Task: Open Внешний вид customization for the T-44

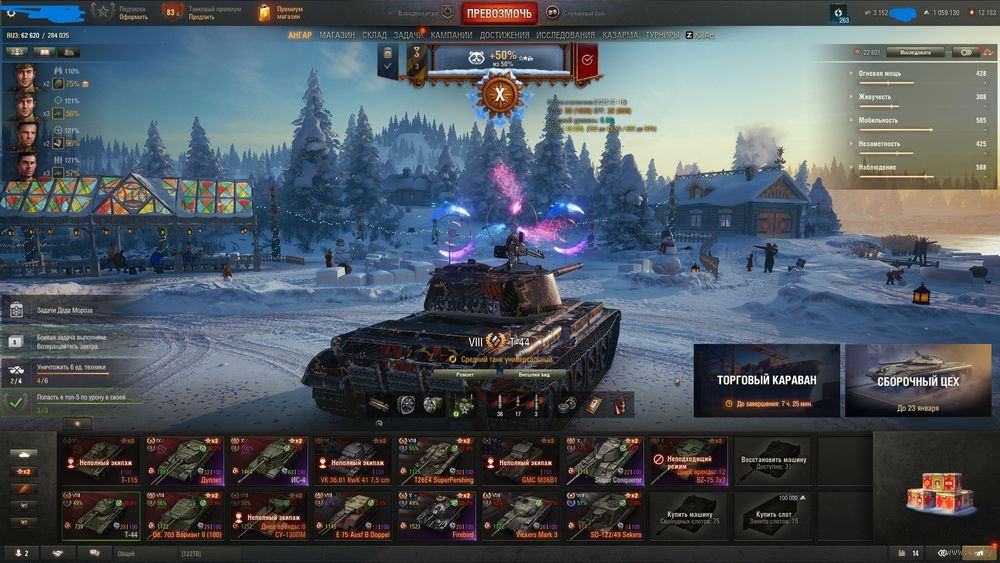Action: point(531,375)
